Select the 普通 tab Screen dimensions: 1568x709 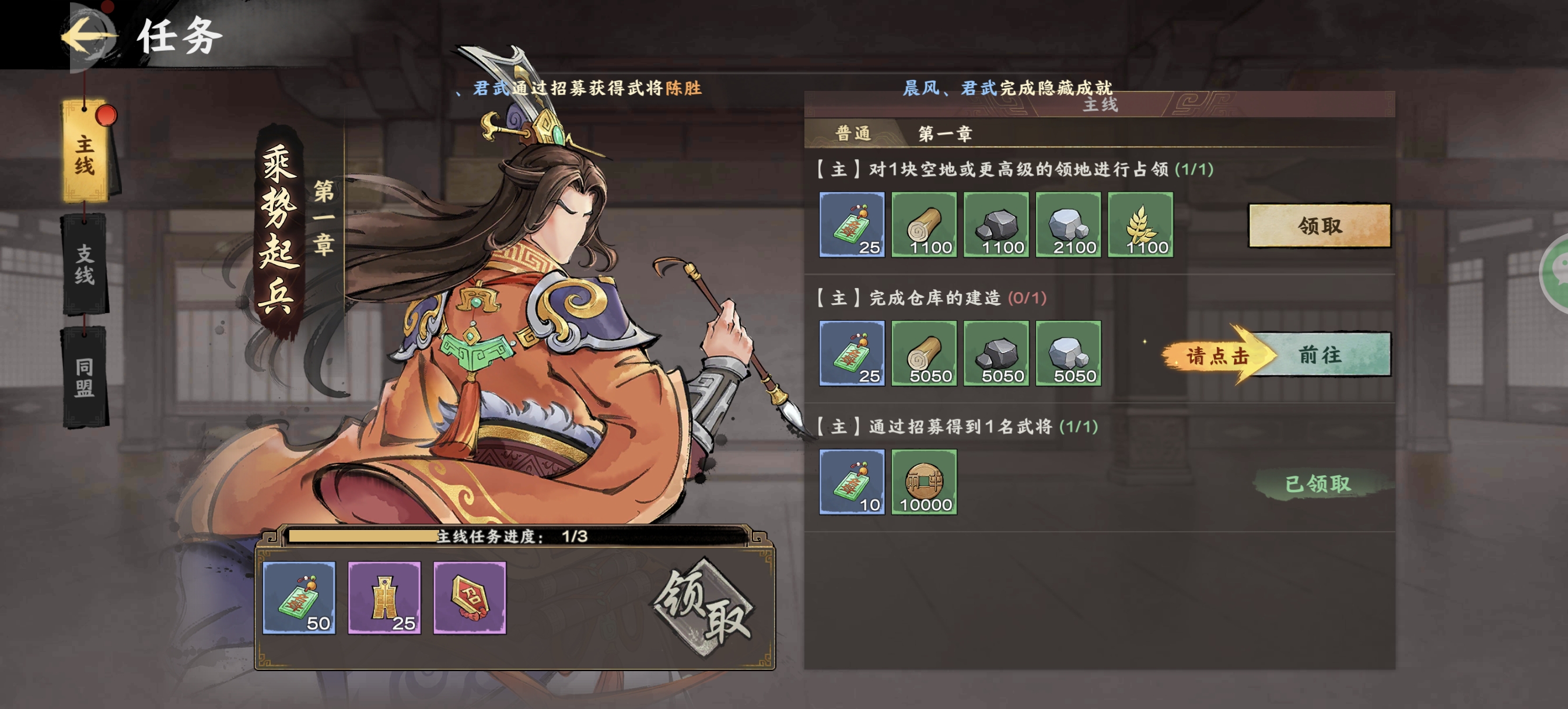[852, 134]
